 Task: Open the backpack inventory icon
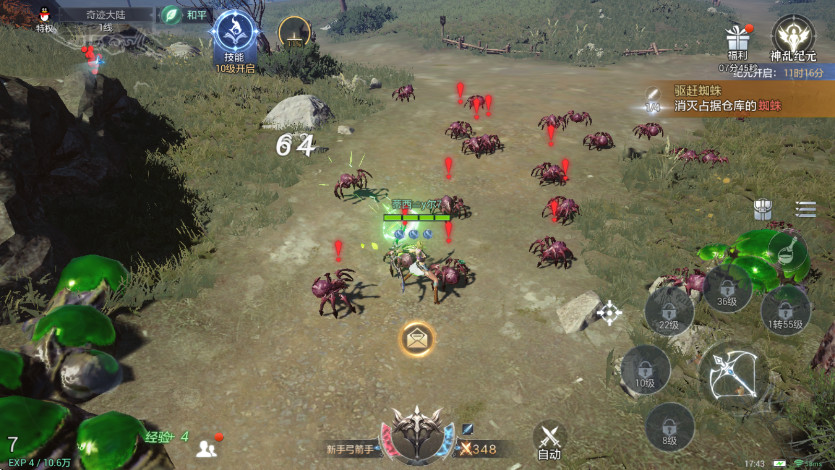pos(763,209)
